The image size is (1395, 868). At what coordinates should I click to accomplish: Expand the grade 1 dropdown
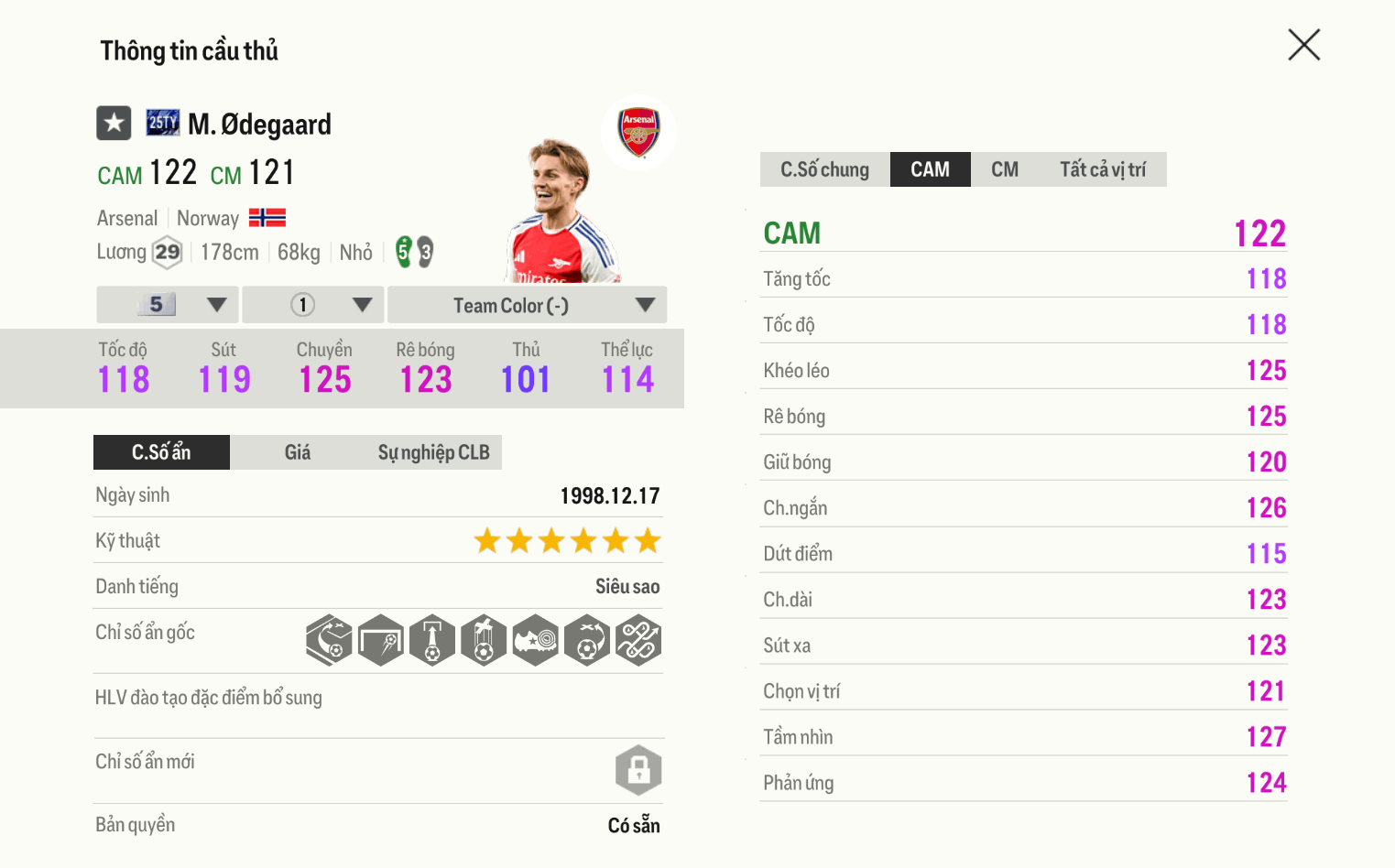click(312, 304)
